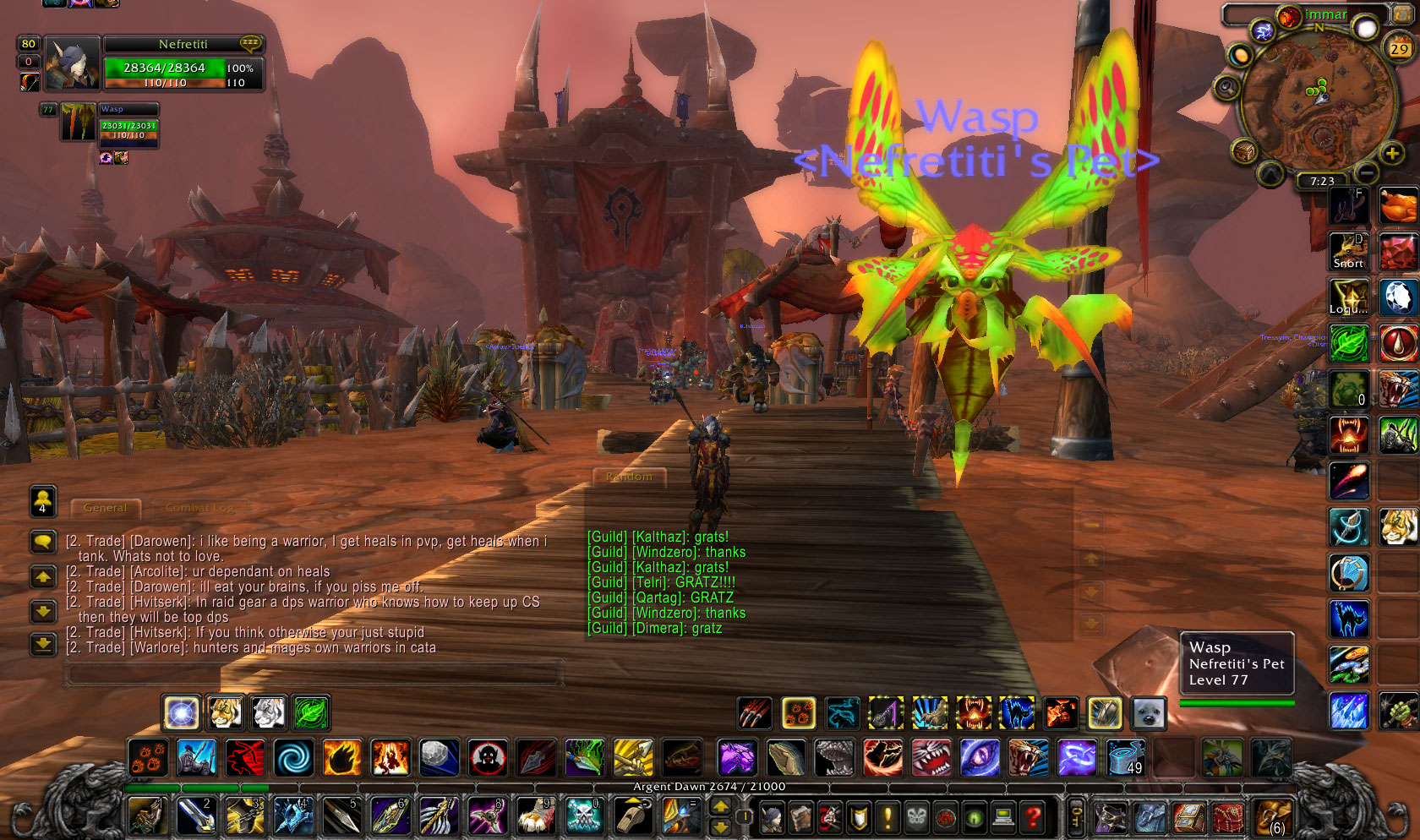Screen dimensions: 1420x840
Task: Jump chat to bottom with the lowest arrow
Action: pos(43,645)
